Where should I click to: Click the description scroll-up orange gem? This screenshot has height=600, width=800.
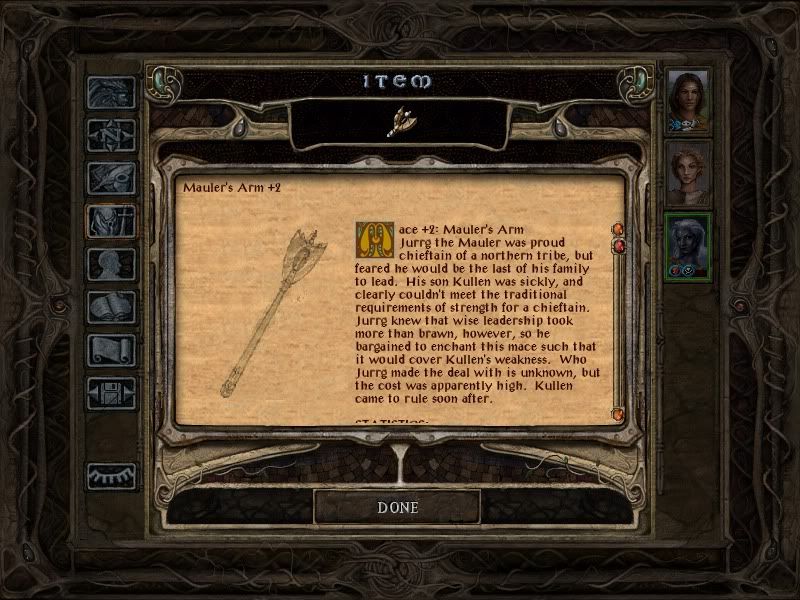[618, 231]
